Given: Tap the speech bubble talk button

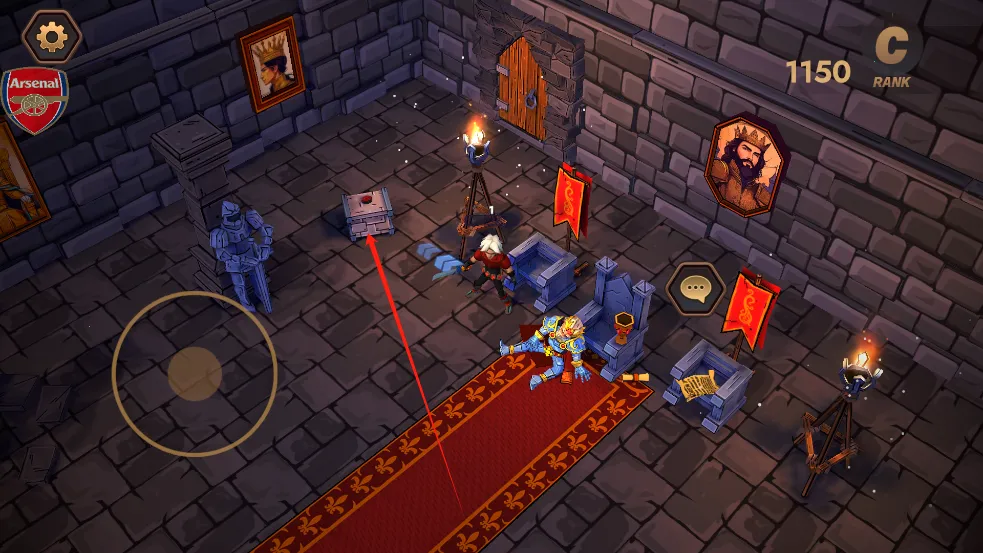Looking at the screenshot, I should point(695,290).
